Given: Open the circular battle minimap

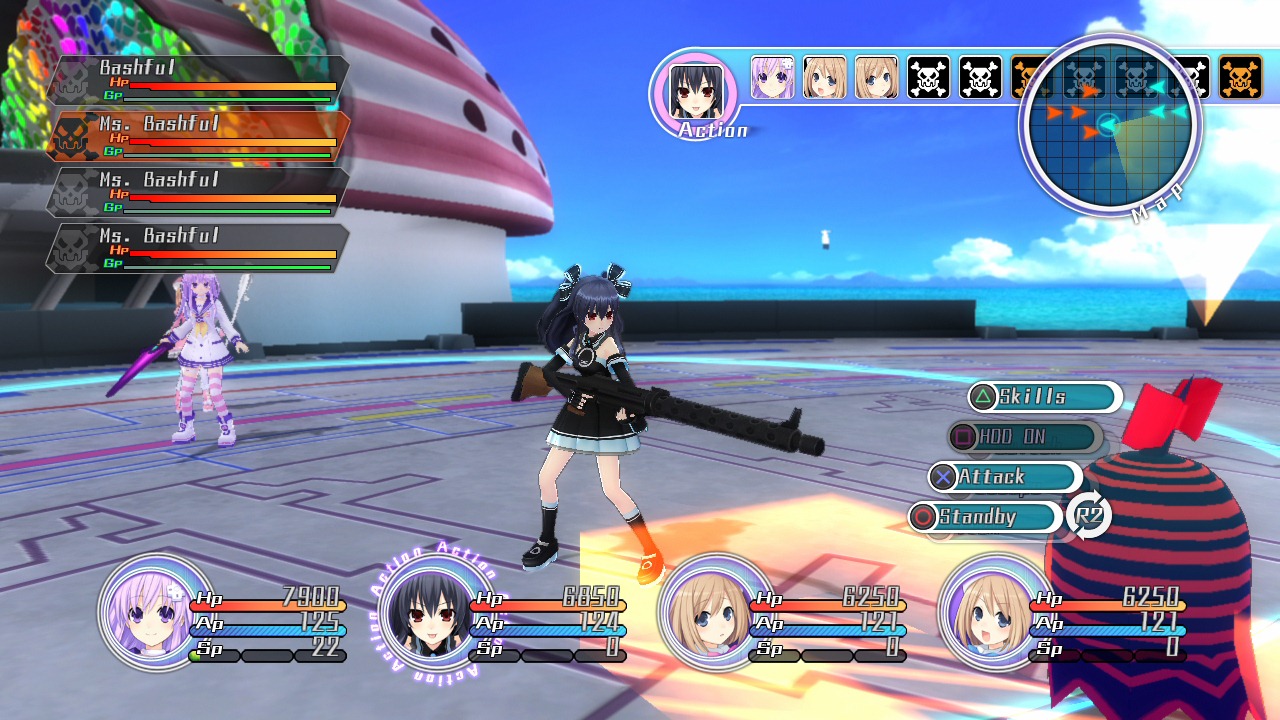Looking at the screenshot, I should [1109, 125].
